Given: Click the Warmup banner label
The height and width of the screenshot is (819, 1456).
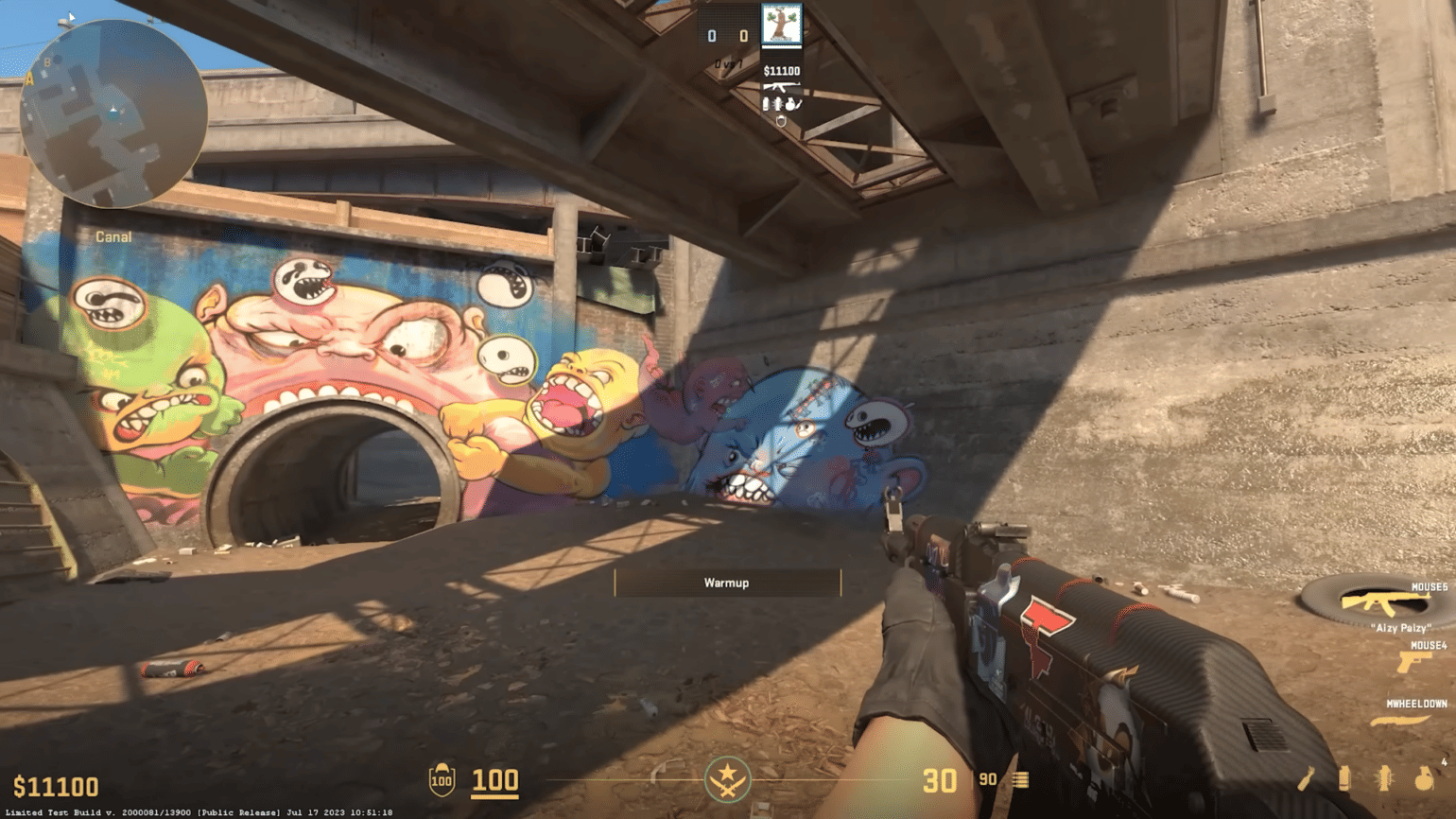Looking at the screenshot, I should (x=727, y=583).
